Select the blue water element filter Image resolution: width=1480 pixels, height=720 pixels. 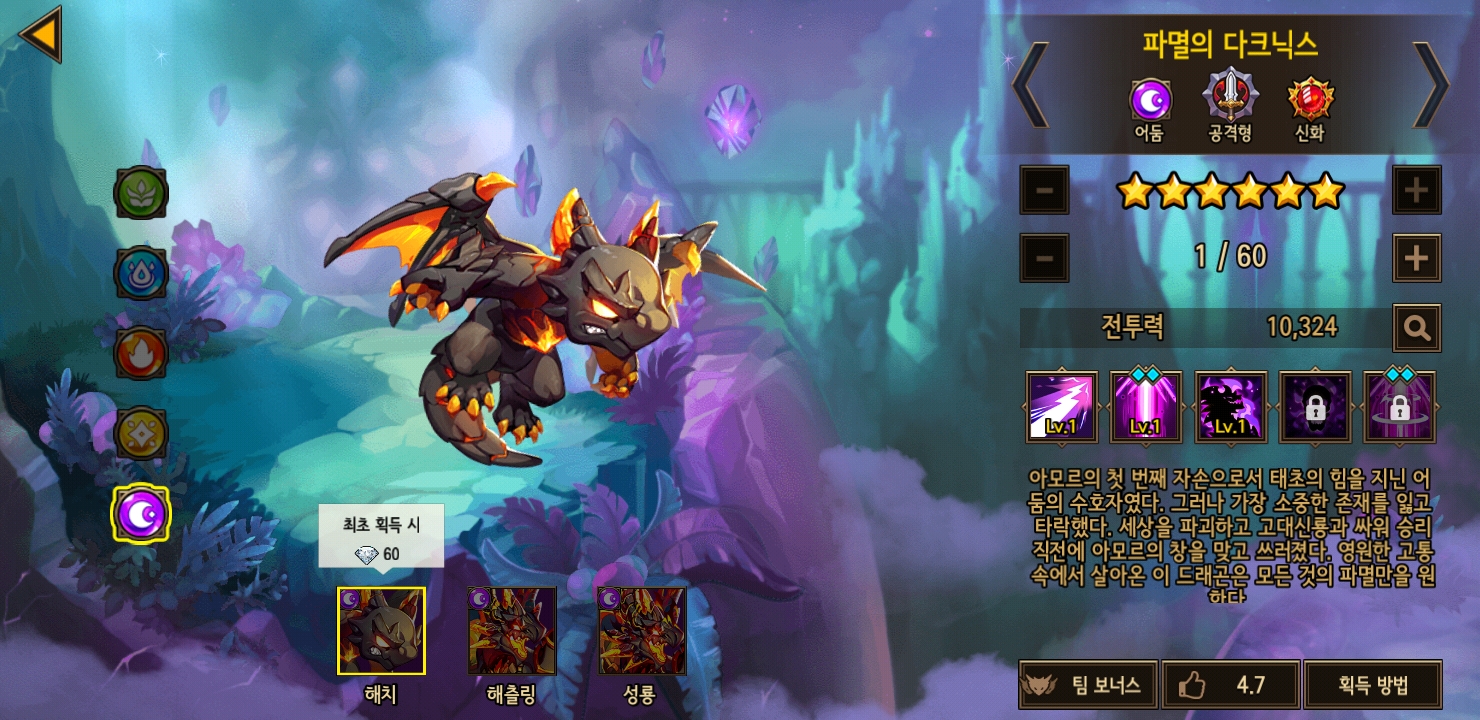click(x=141, y=273)
